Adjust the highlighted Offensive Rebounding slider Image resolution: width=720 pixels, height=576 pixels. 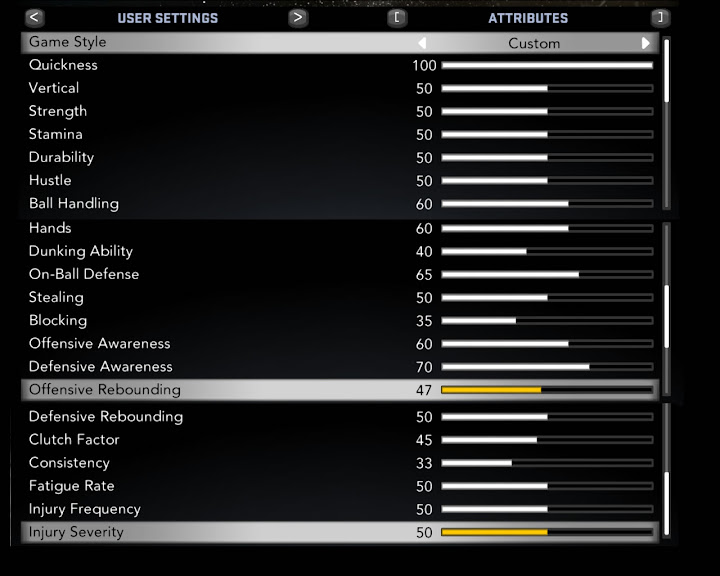[x=547, y=390]
